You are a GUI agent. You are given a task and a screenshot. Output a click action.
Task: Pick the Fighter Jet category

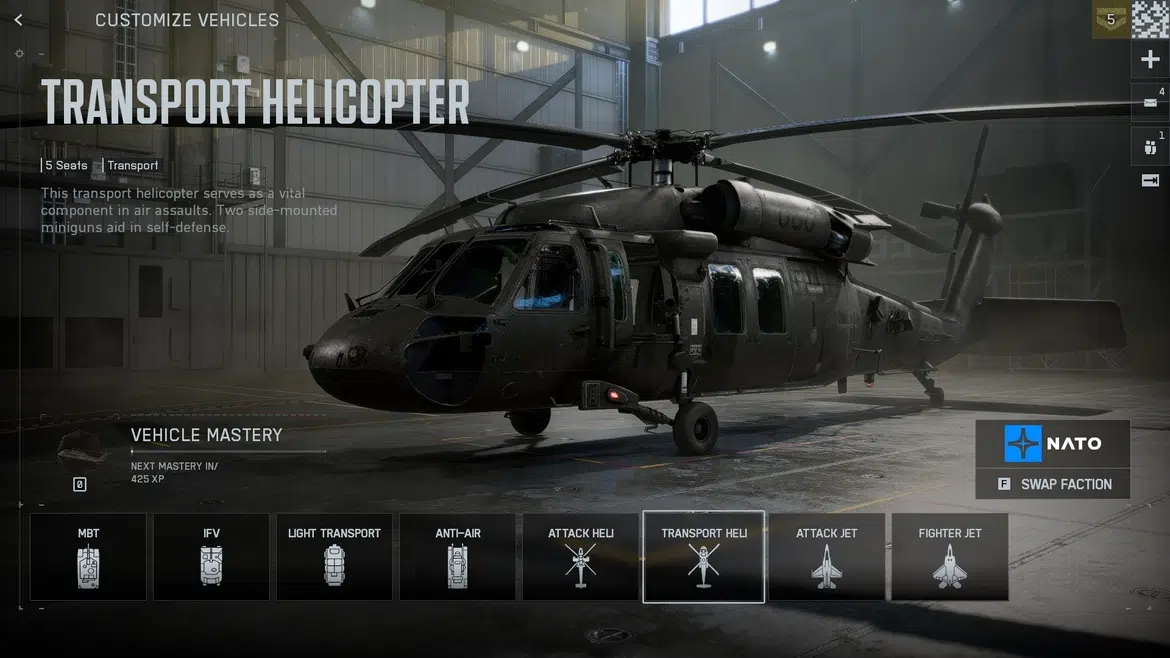pos(950,557)
